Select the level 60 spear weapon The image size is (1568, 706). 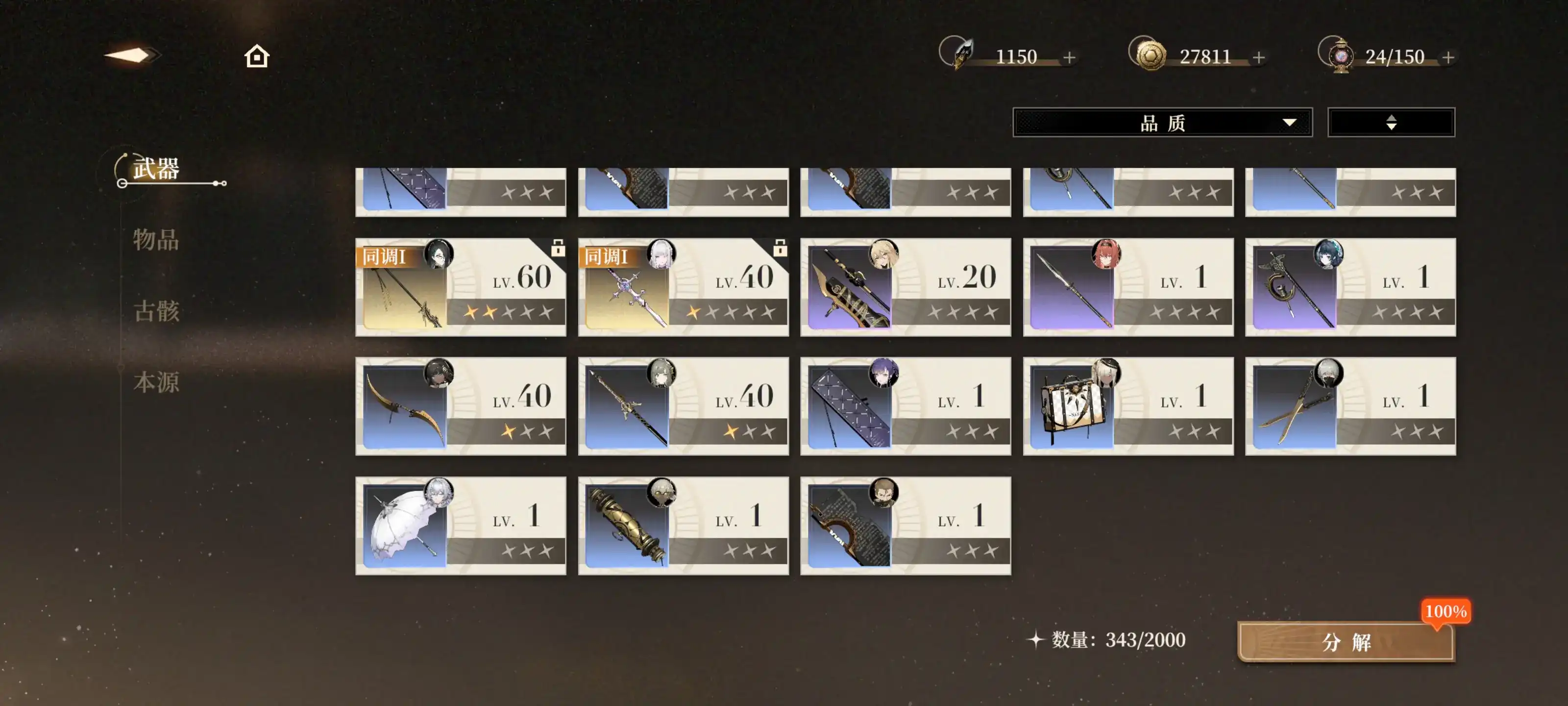pos(461,287)
